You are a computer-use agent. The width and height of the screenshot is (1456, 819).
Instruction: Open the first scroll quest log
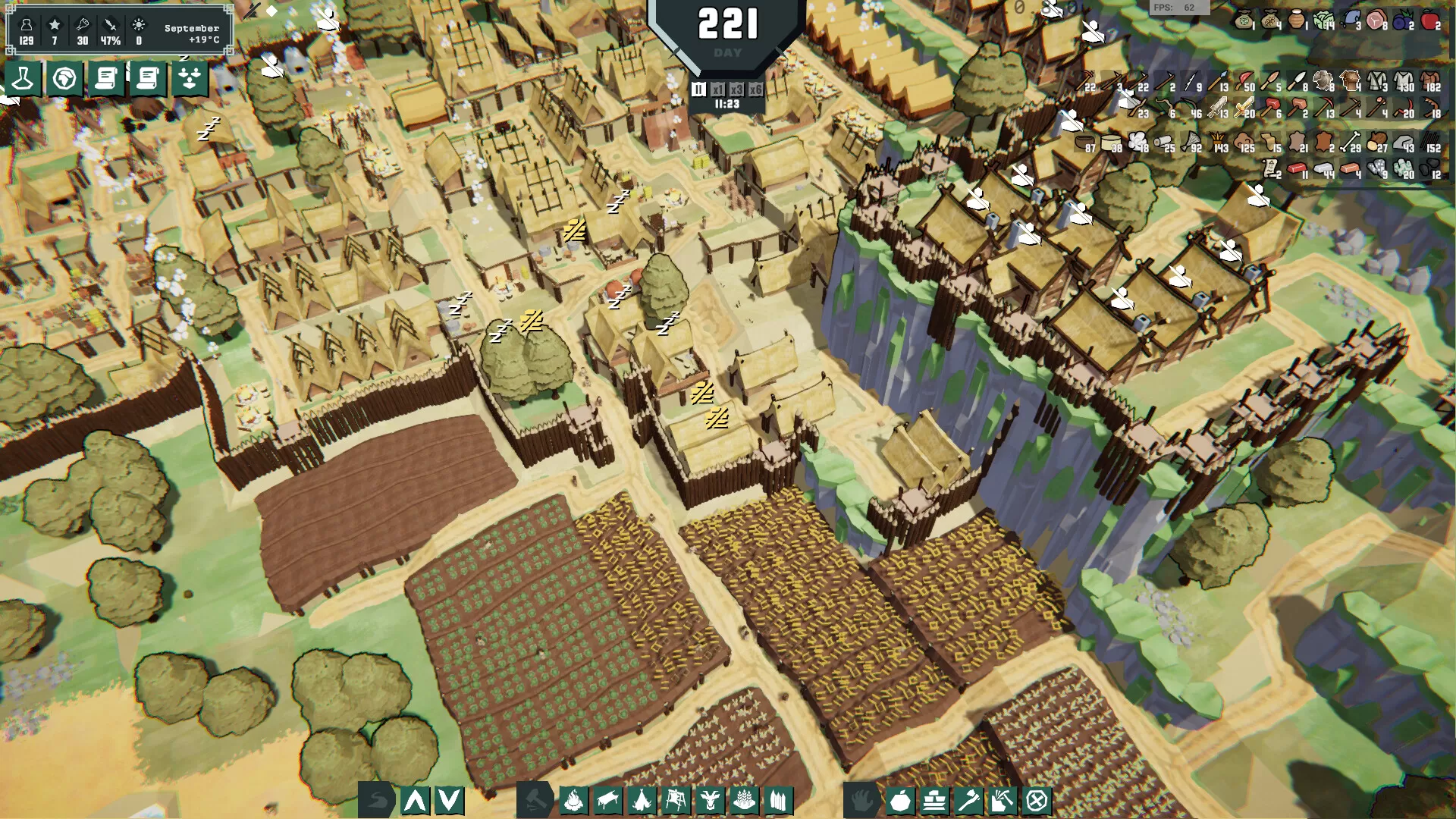click(x=106, y=78)
